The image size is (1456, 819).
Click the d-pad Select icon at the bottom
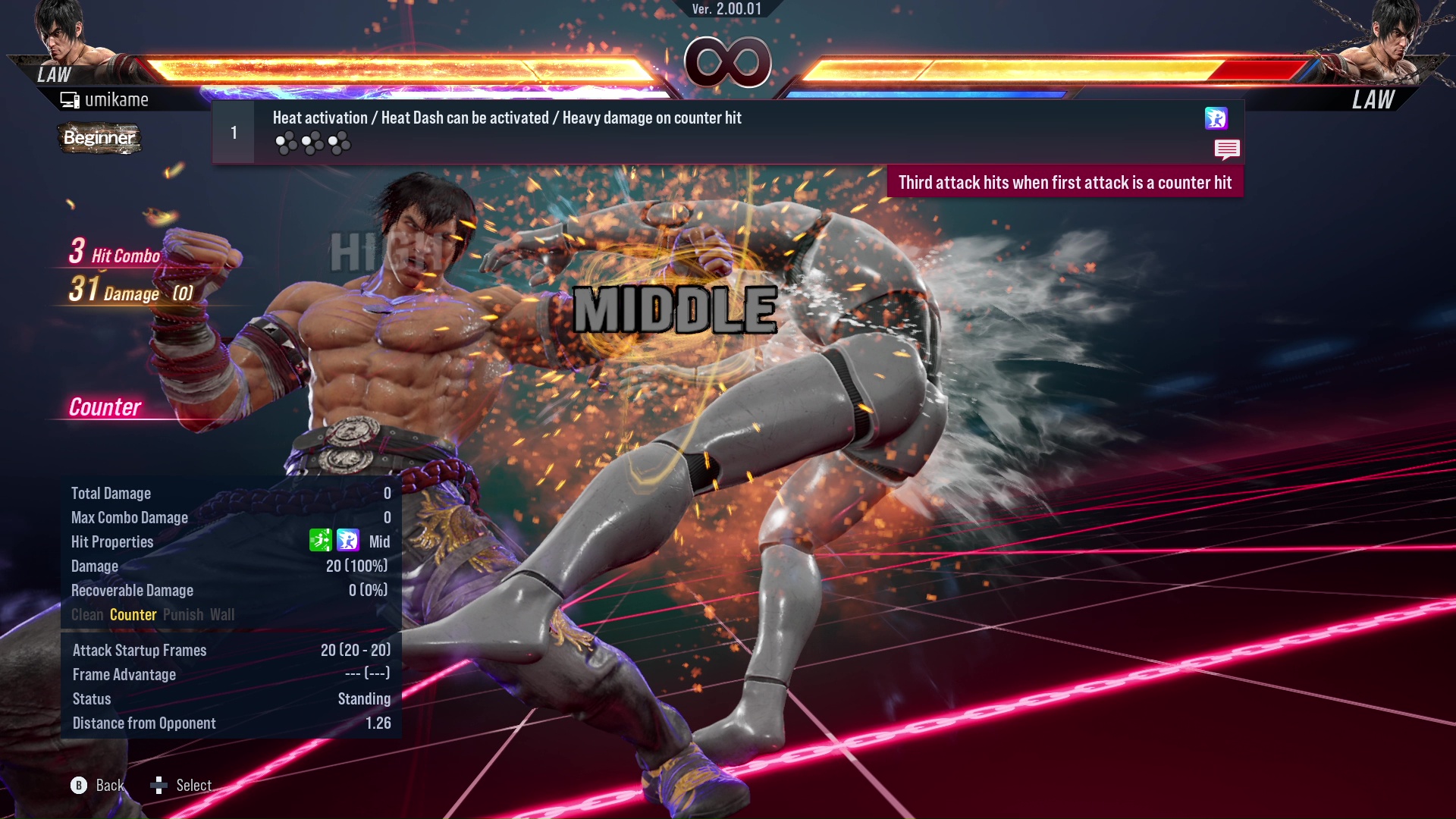pos(160,786)
